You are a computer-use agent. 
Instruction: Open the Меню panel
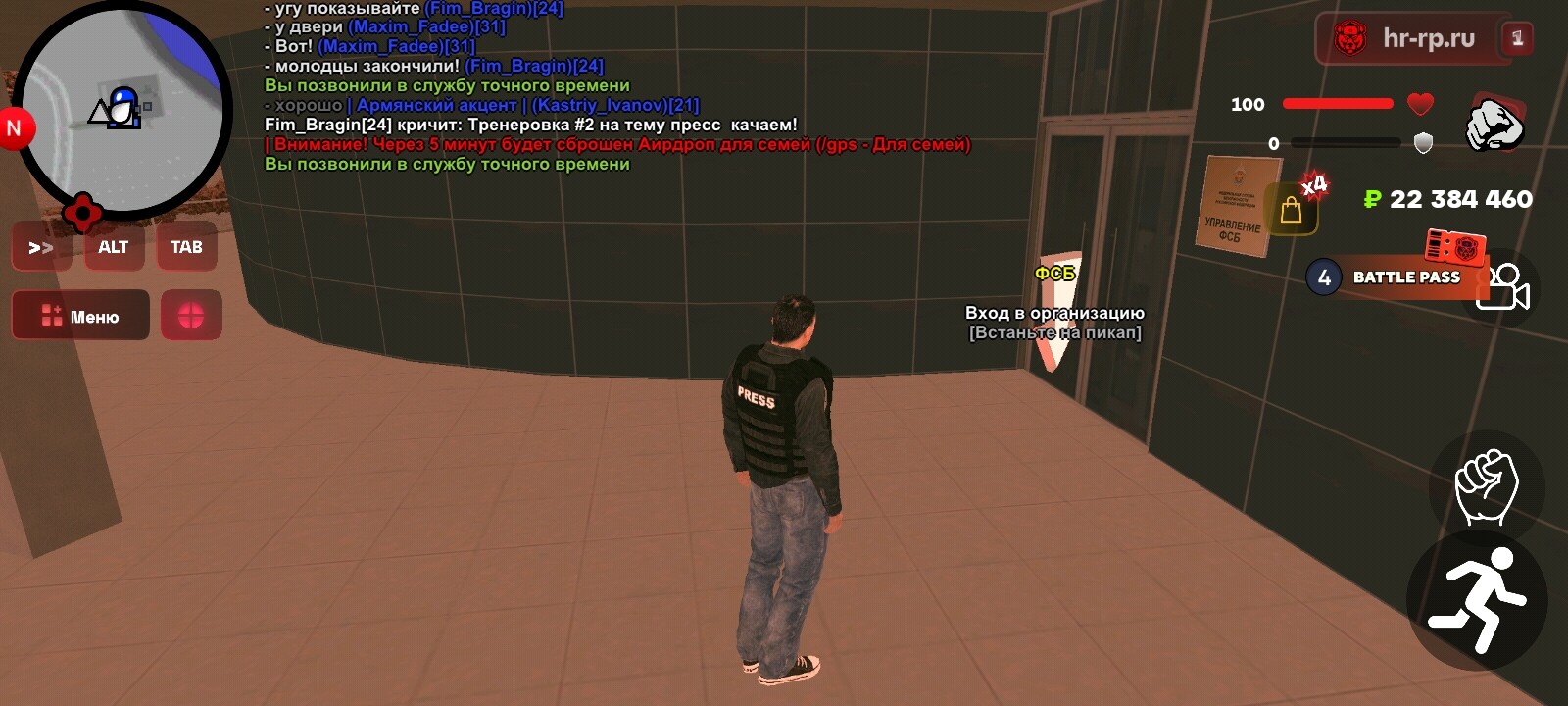[79, 315]
